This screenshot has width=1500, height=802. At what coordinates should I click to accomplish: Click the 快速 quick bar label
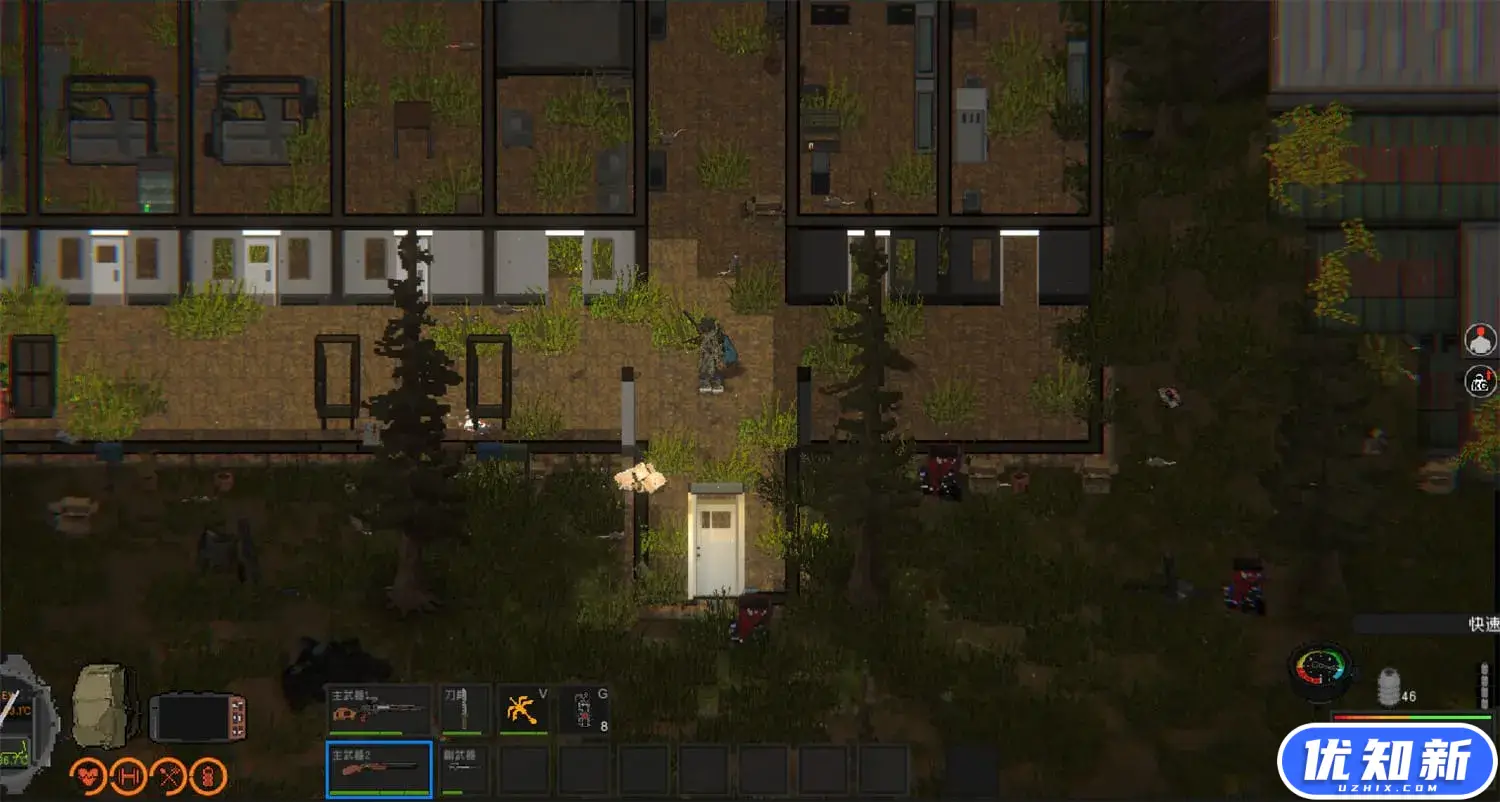point(1483,624)
